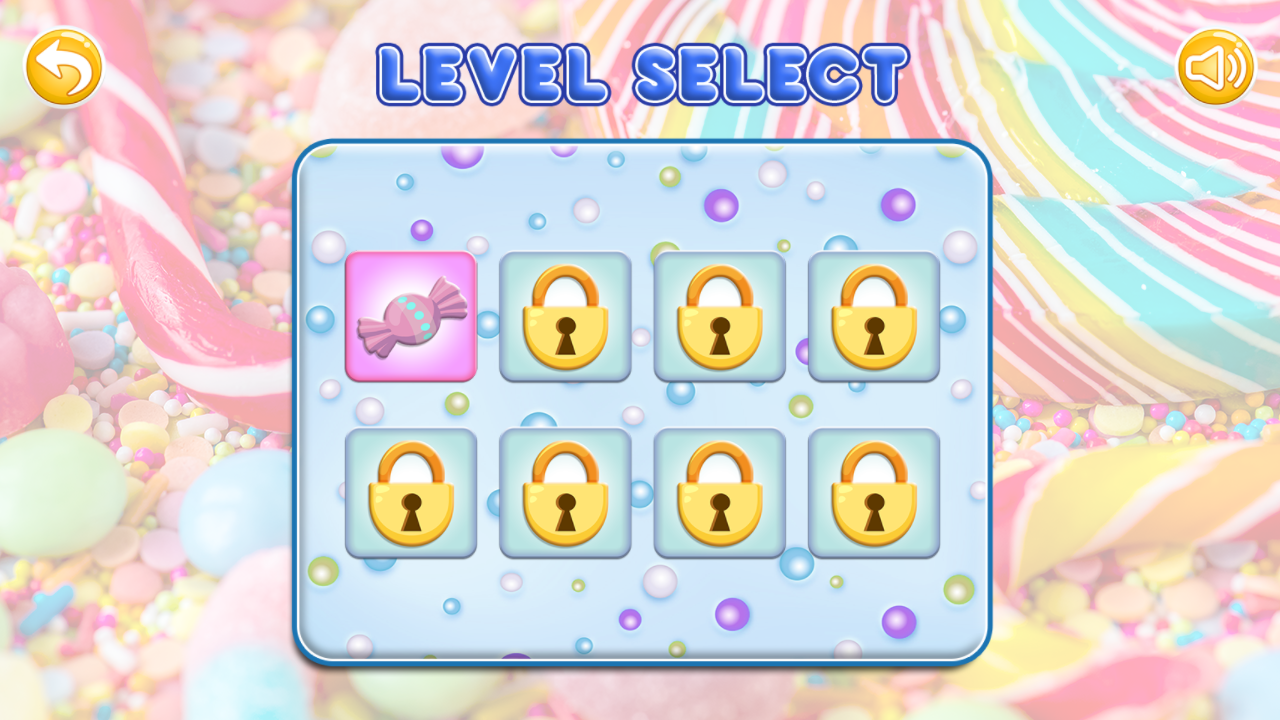Select the unlocked pink candy level
Viewport: 1280px width, 720px height.
coord(411,316)
